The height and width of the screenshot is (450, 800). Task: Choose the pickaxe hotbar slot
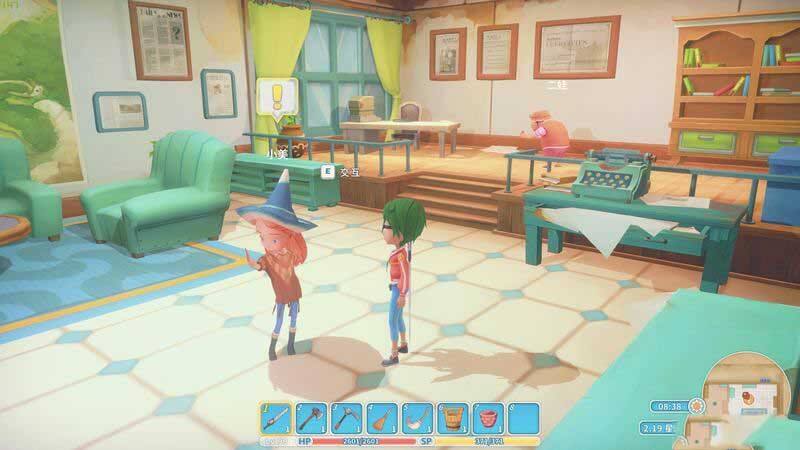click(x=347, y=418)
